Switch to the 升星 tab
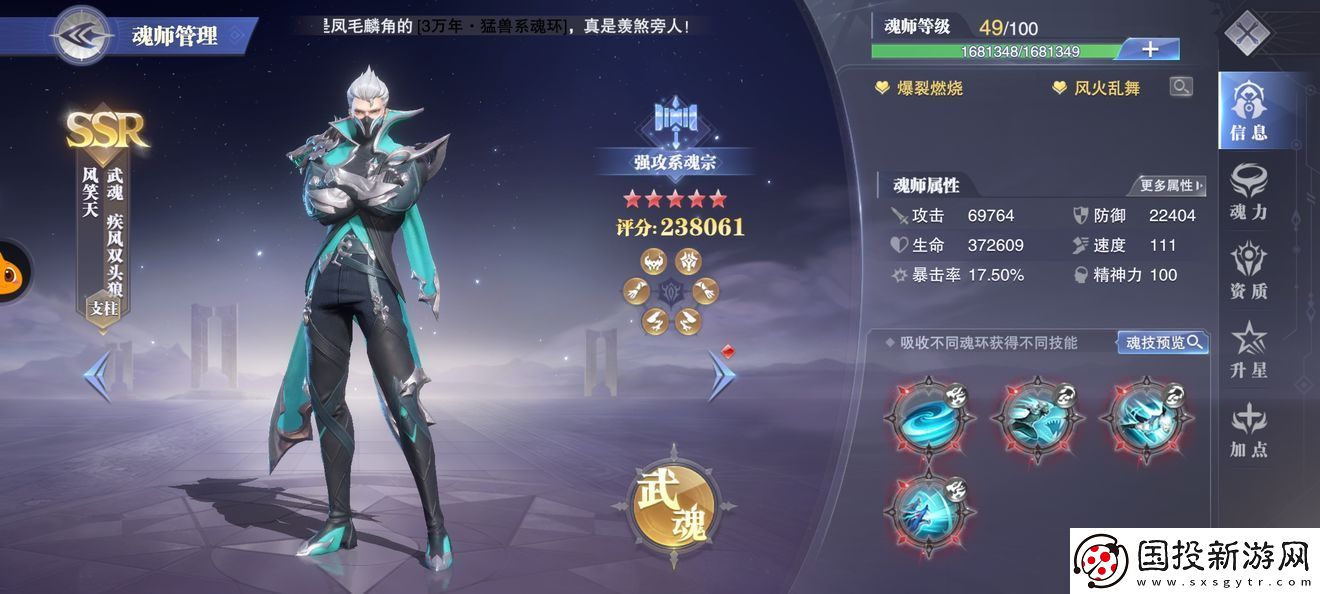 1248,351
